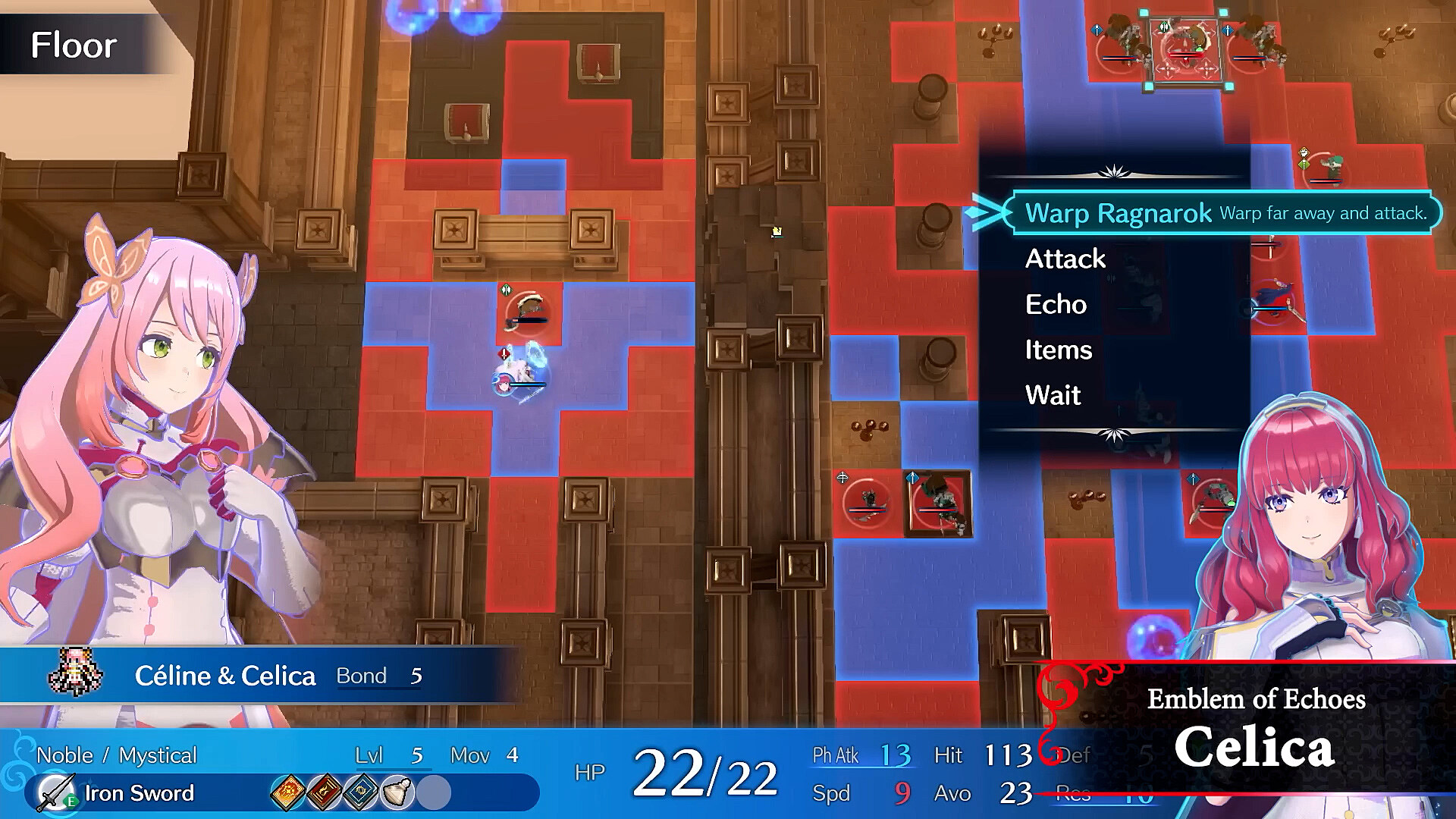Select the dark red fire tome icon

325,793
